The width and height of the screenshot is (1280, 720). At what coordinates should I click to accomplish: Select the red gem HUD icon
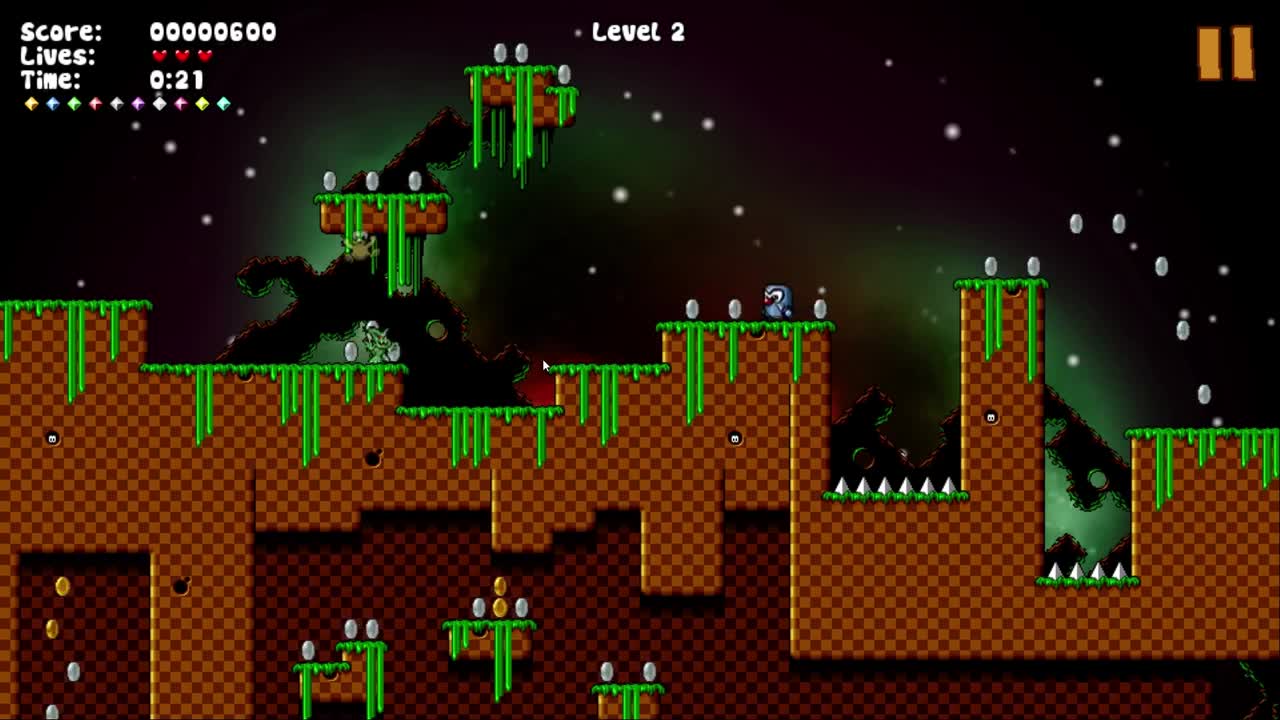pos(98,103)
